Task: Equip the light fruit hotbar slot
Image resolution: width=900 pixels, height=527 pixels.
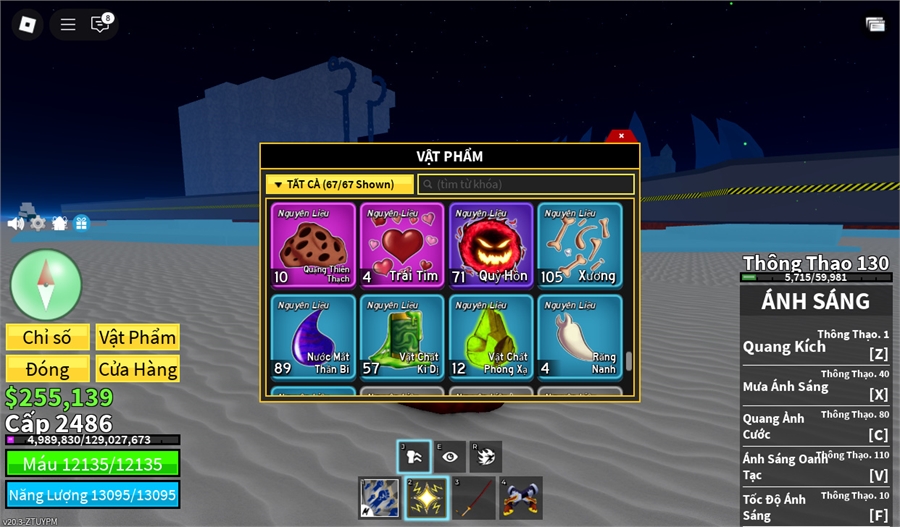Action: (425, 498)
